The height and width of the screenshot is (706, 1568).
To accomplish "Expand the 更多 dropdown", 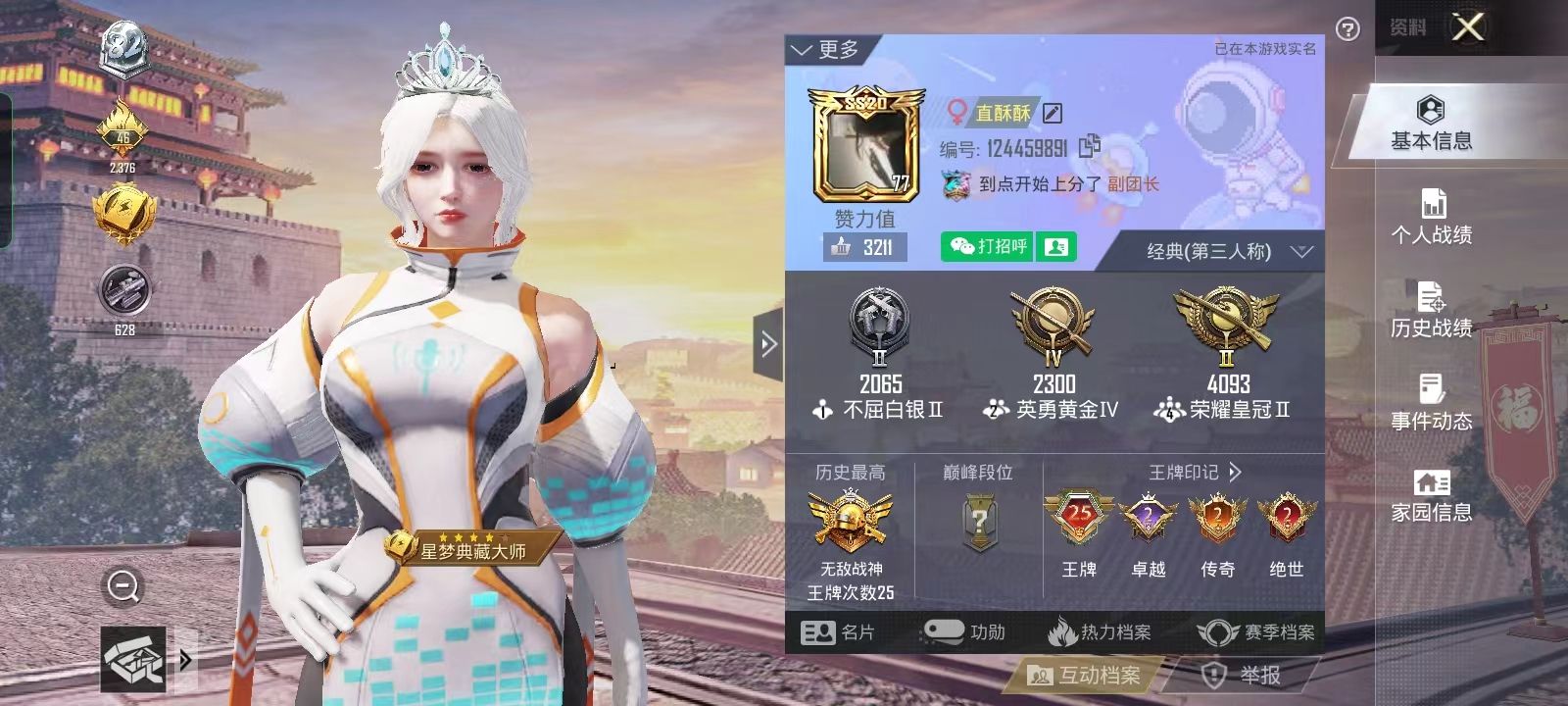I will point(825,50).
